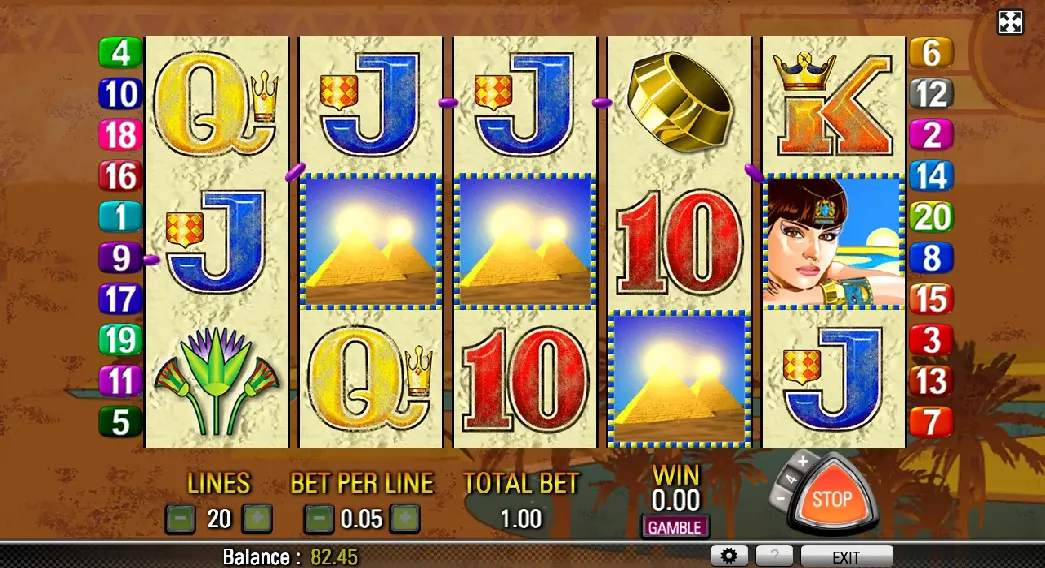Lower the bet per line

319,518
